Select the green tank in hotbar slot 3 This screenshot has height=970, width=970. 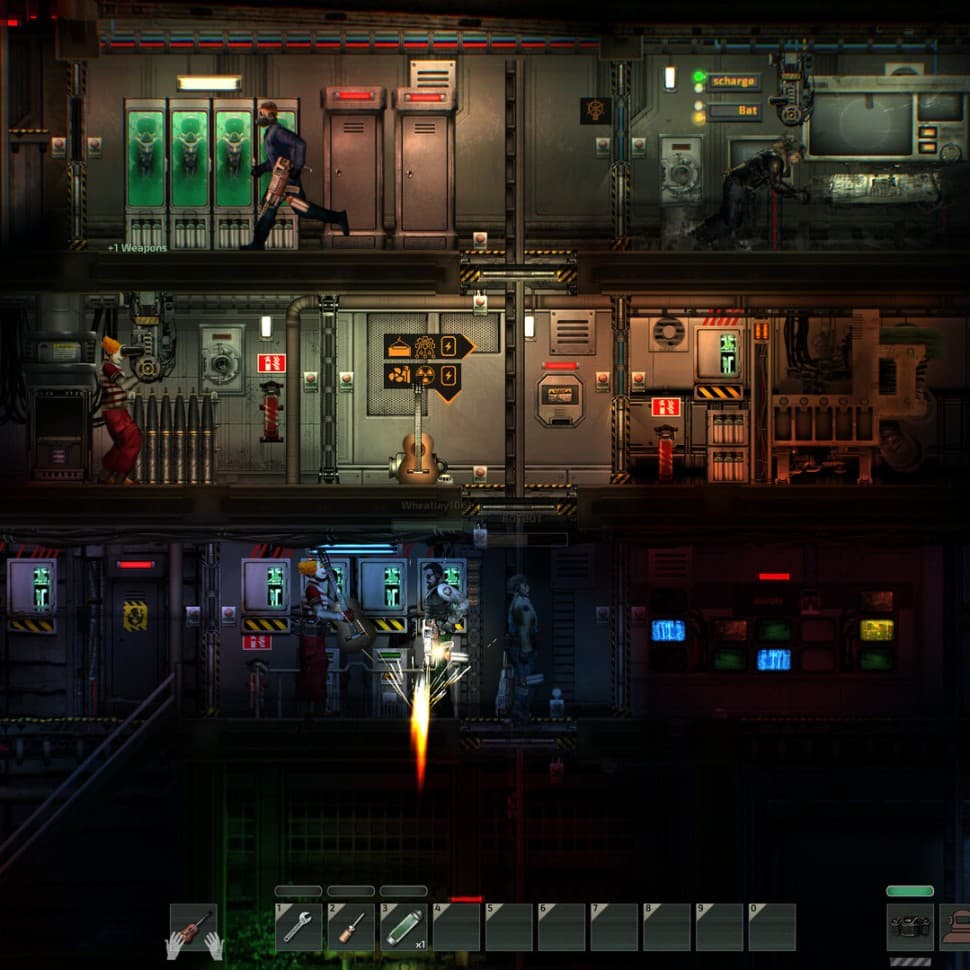tap(404, 927)
